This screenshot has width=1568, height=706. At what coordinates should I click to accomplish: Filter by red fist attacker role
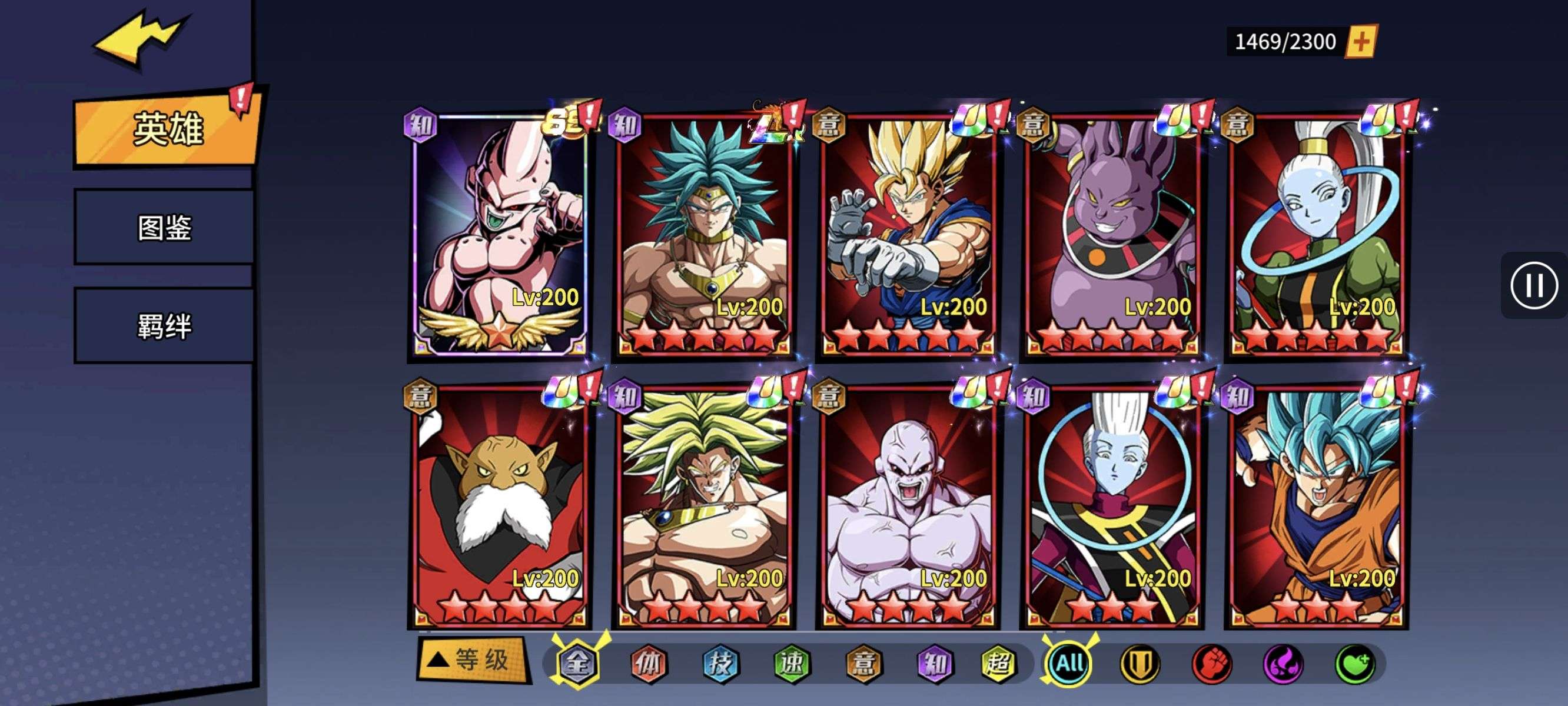[x=1212, y=664]
